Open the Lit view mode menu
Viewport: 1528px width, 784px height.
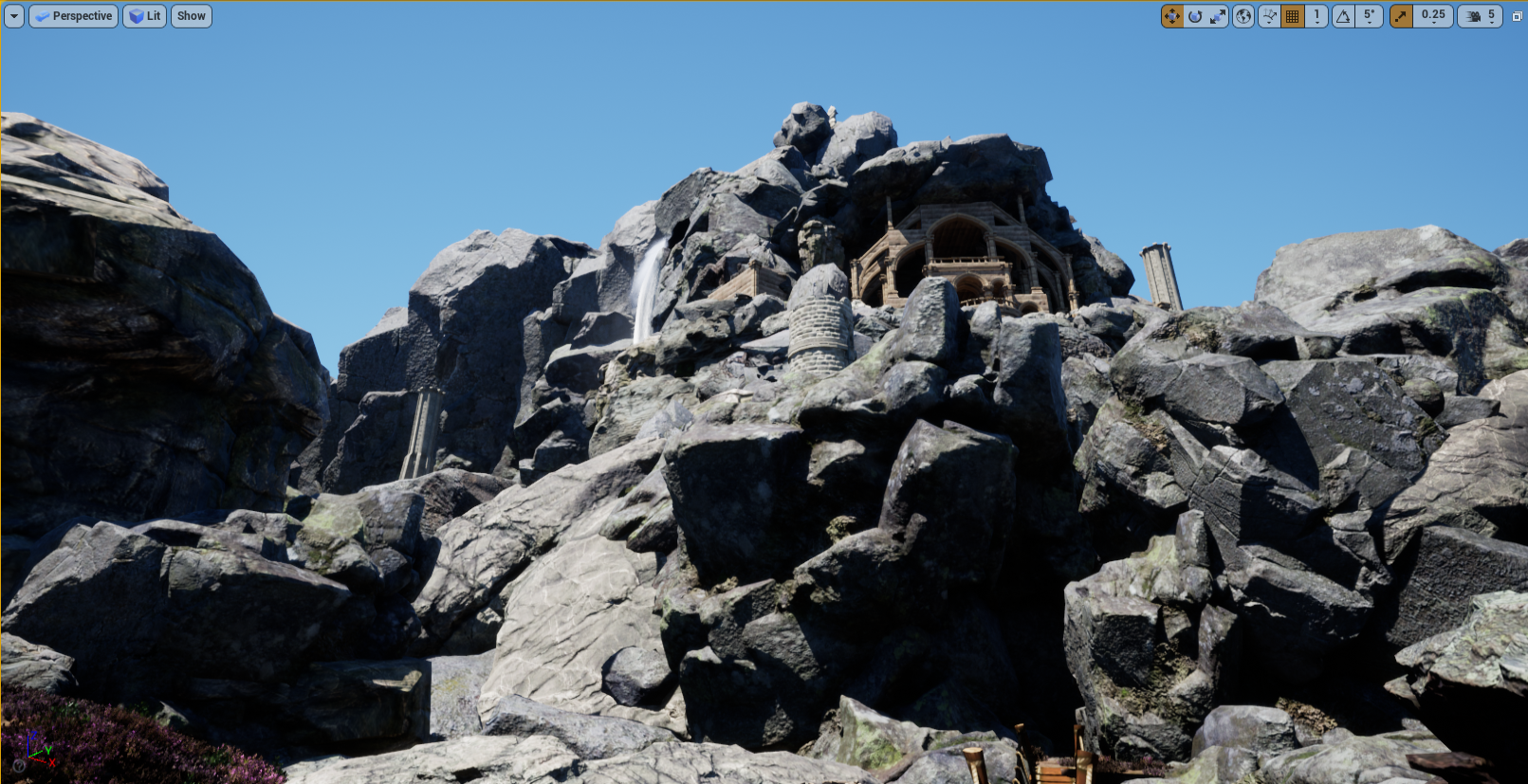(x=145, y=16)
